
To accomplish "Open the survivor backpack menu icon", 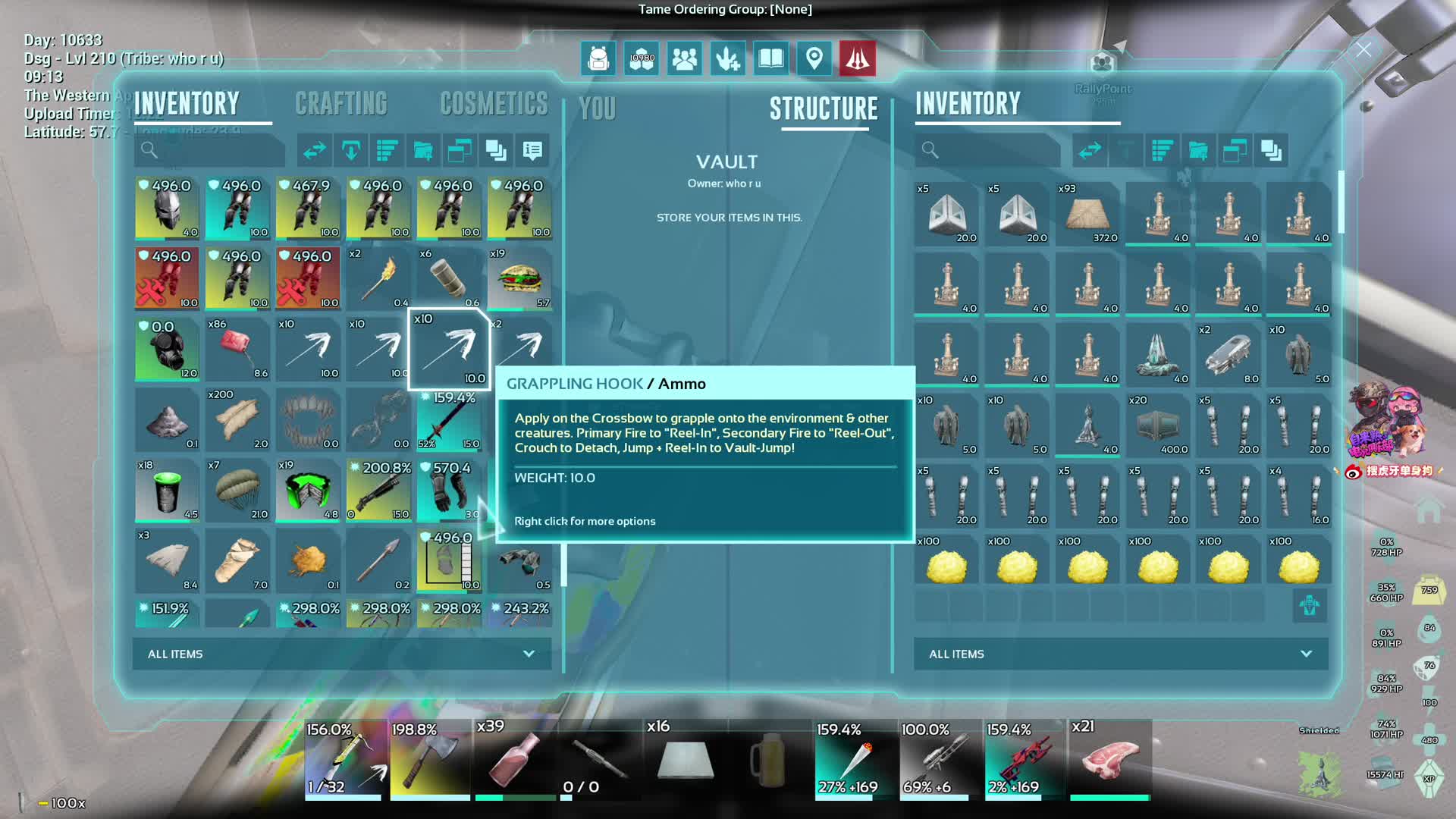I will click(598, 58).
